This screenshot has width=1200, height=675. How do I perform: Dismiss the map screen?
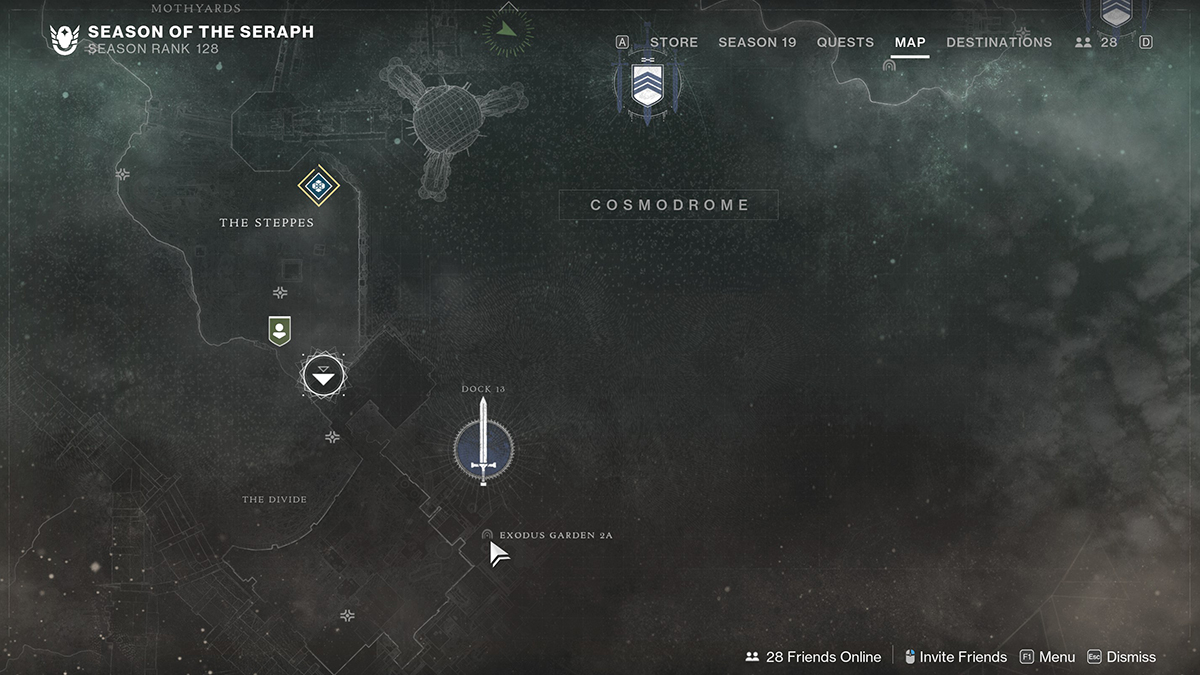1121,657
